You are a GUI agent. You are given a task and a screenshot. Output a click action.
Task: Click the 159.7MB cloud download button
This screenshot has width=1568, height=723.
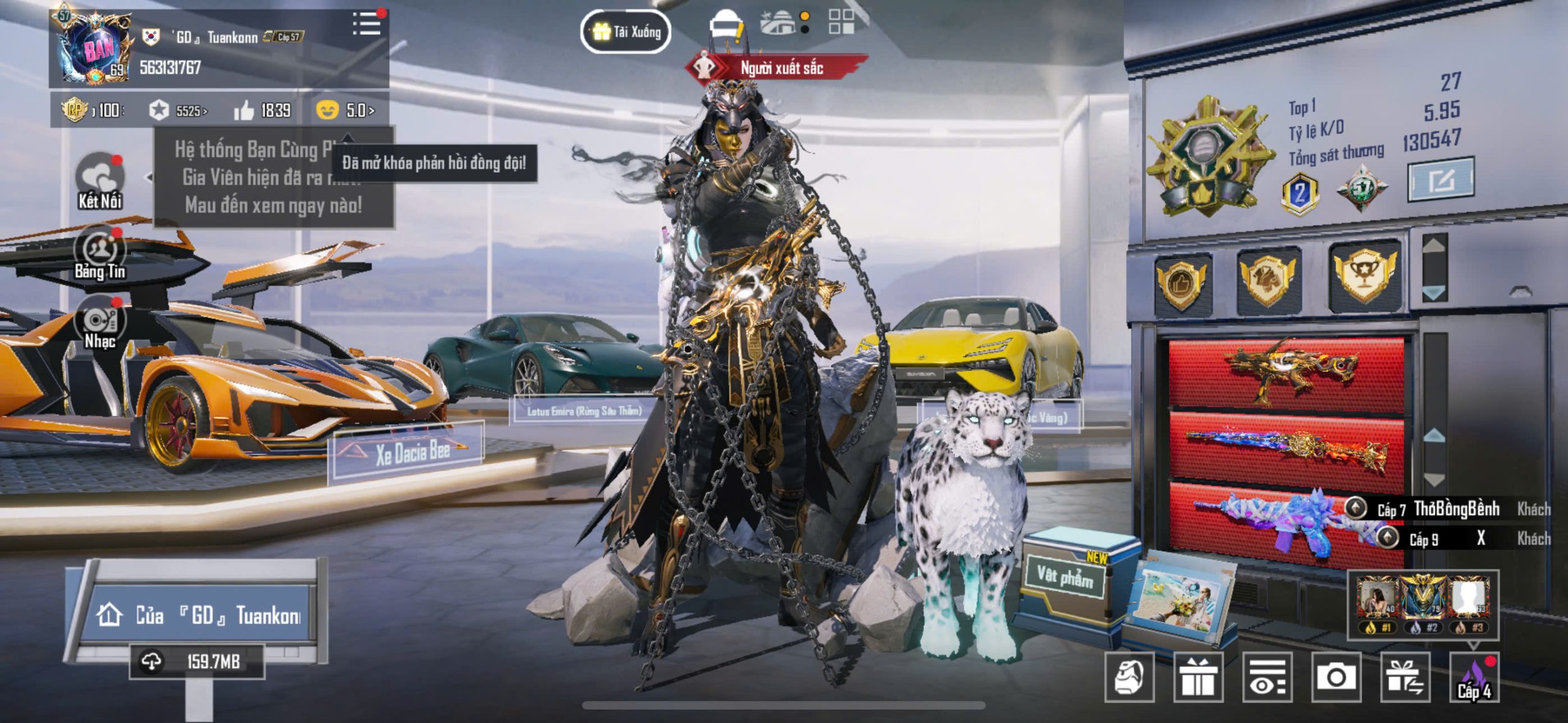pyautogui.click(x=197, y=662)
